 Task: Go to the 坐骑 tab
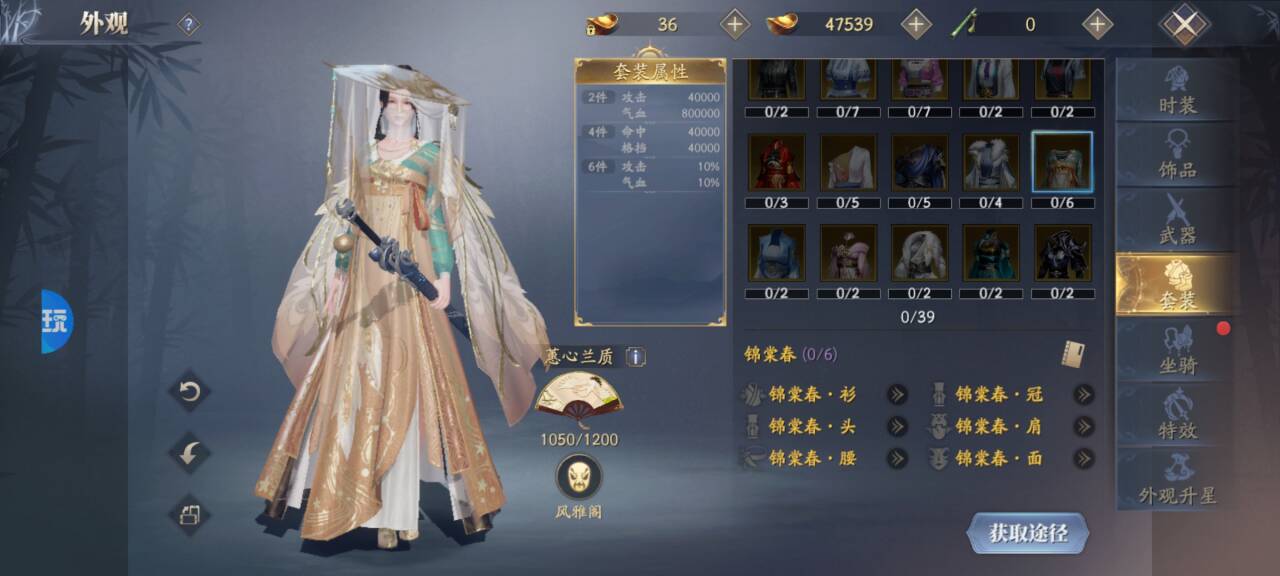coord(1177,351)
